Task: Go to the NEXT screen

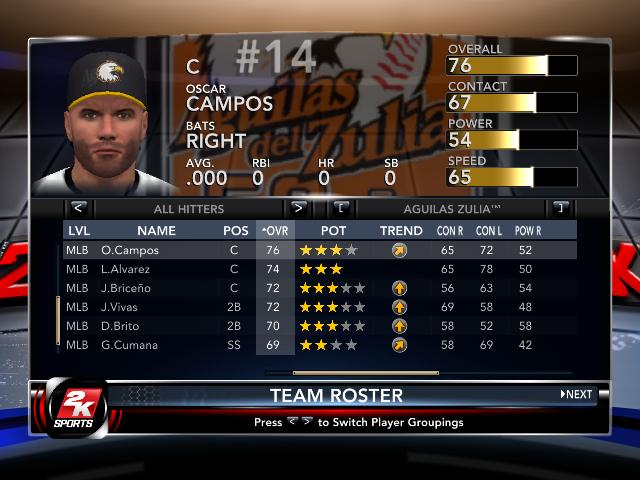Action: pos(576,394)
